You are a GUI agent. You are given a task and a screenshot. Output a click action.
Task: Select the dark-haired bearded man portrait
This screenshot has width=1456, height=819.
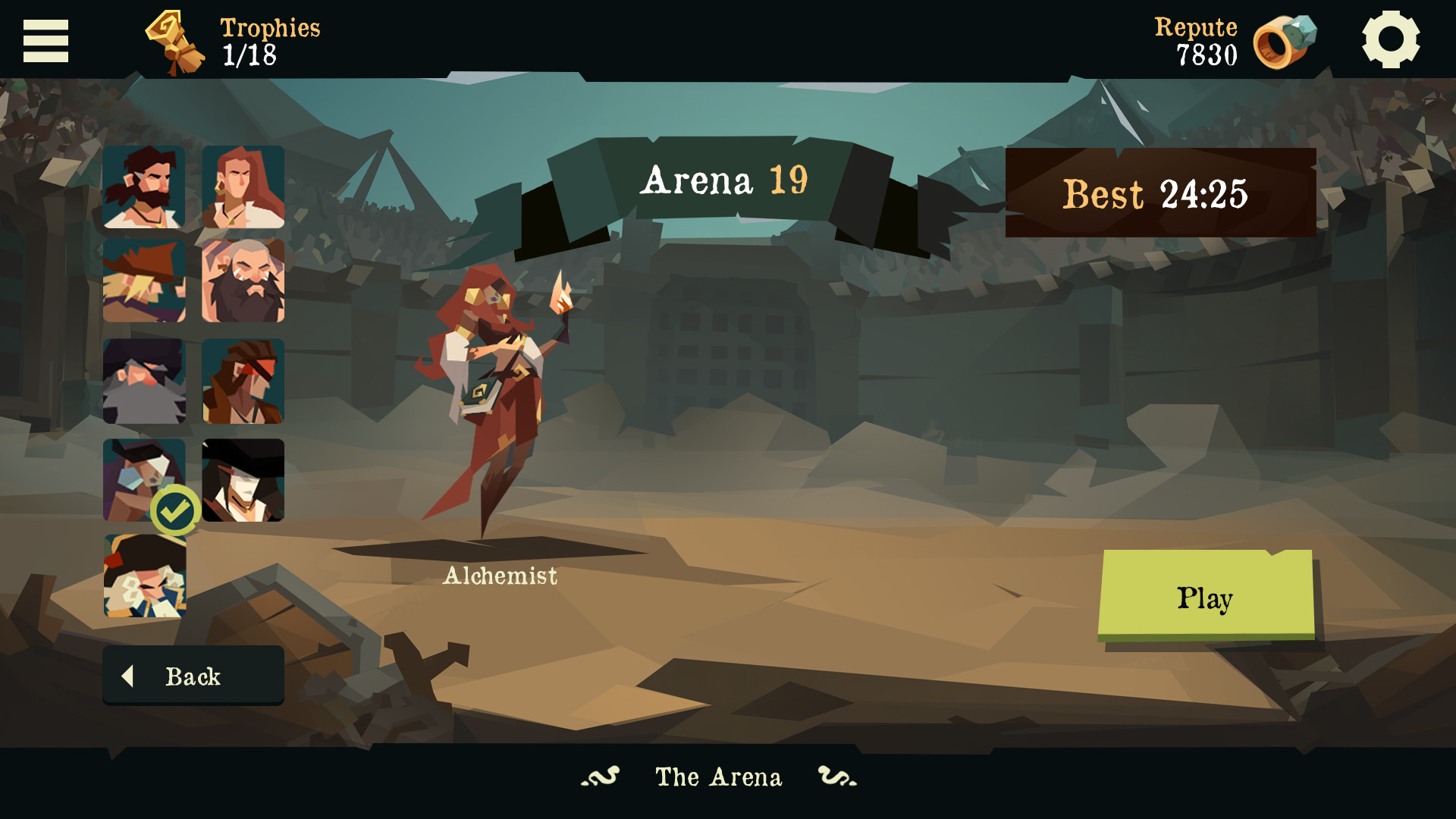[144, 187]
